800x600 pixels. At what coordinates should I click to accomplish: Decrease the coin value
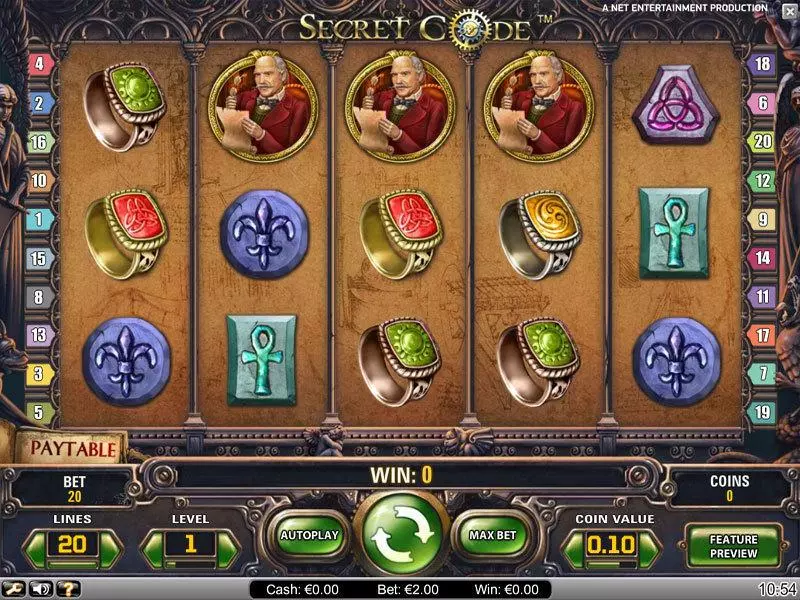click(x=574, y=548)
